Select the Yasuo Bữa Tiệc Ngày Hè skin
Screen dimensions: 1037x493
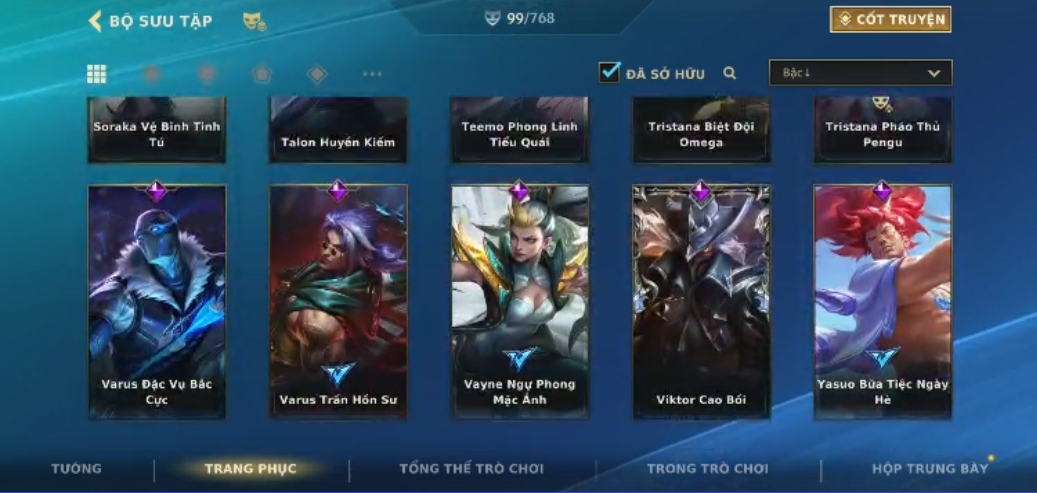click(882, 300)
